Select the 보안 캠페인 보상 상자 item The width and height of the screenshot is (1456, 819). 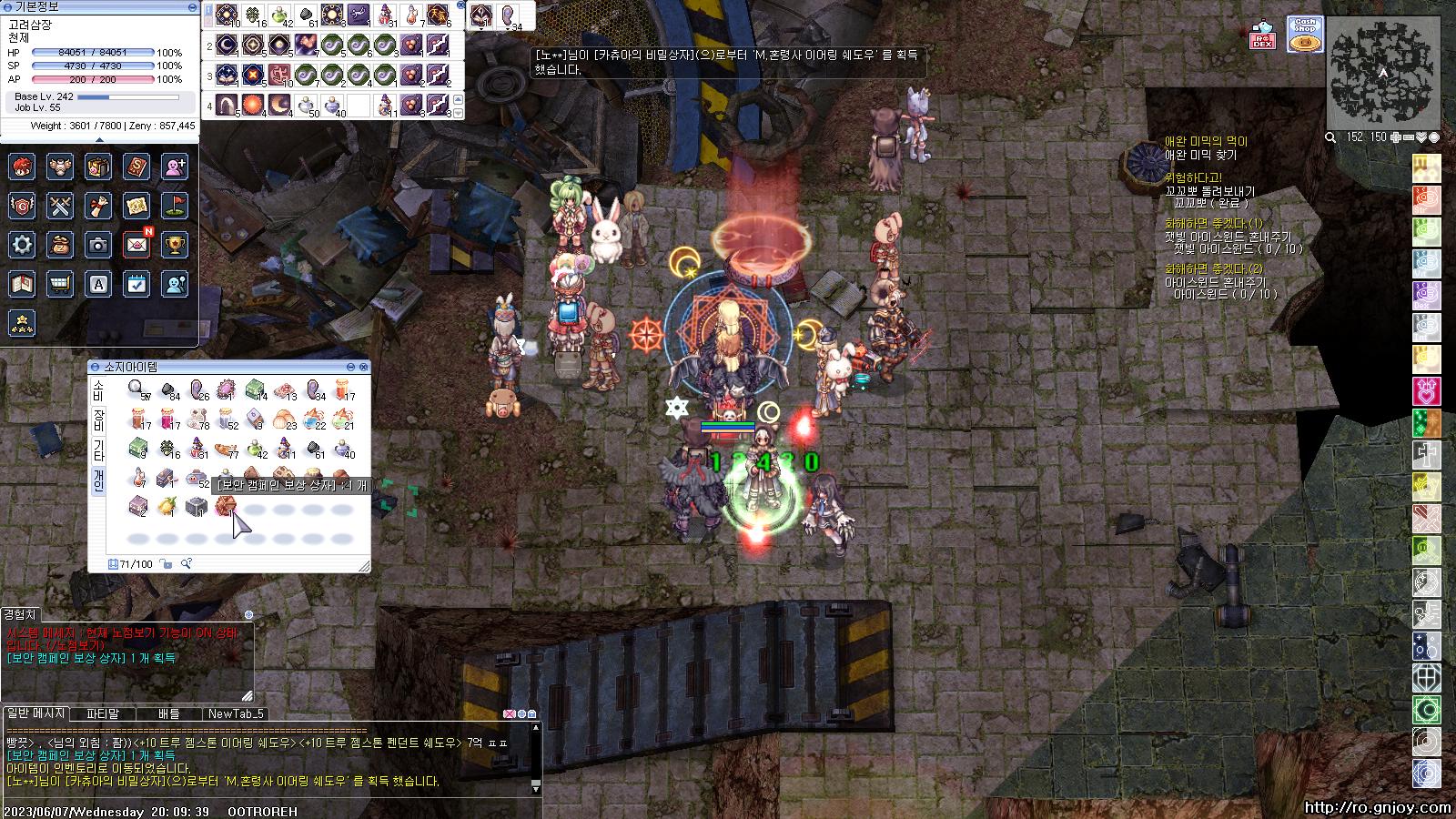[x=225, y=507]
